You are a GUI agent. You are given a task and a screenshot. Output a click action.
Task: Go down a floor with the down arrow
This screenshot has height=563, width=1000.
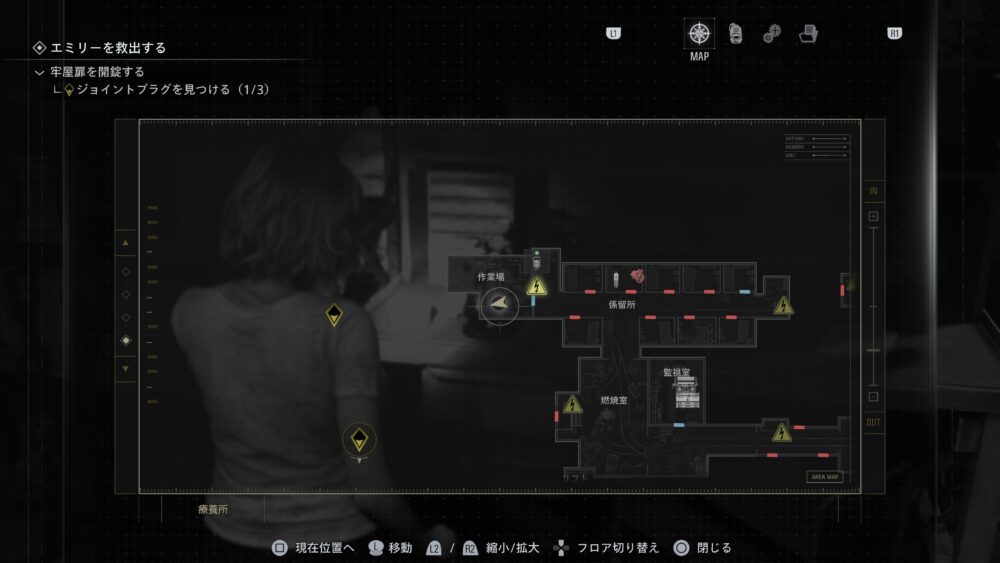point(125,368)
